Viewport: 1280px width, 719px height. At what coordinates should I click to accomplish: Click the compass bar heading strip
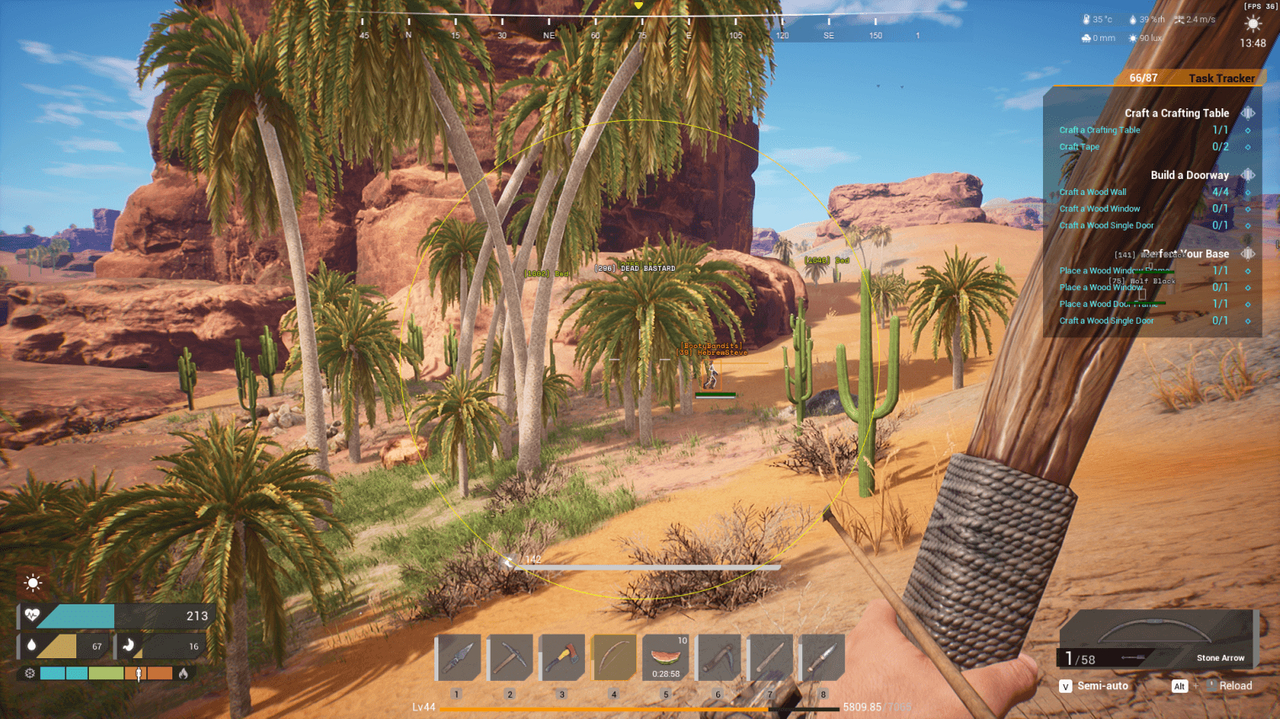click(x=640, y=27)
